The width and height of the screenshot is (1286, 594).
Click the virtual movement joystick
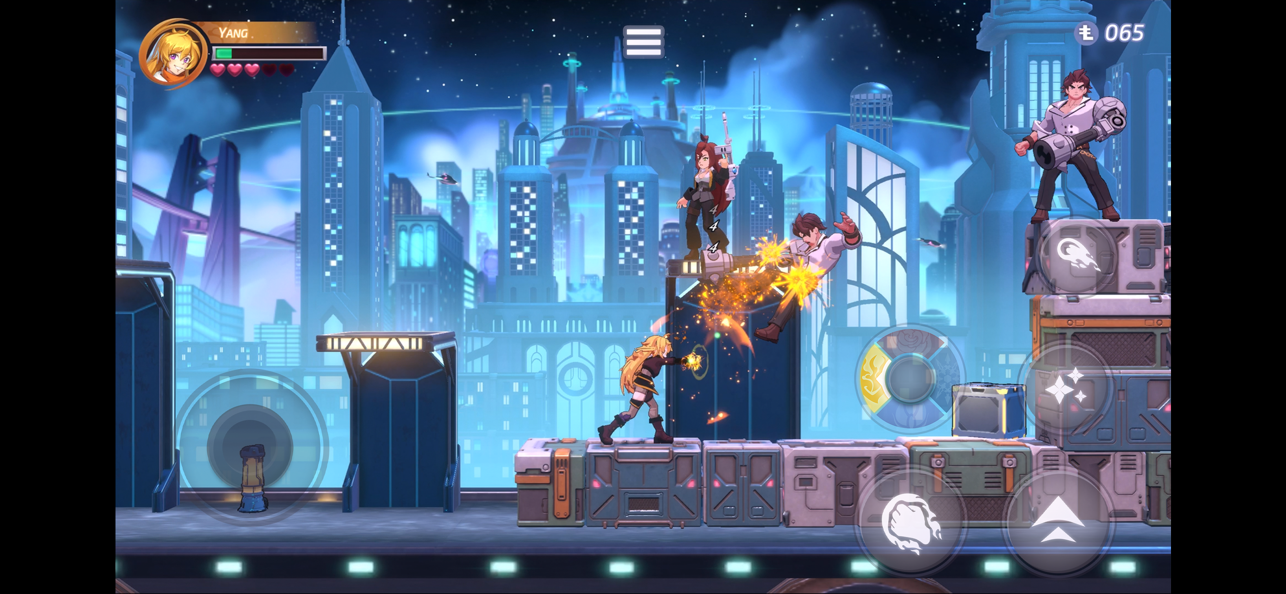coord(250,446)
